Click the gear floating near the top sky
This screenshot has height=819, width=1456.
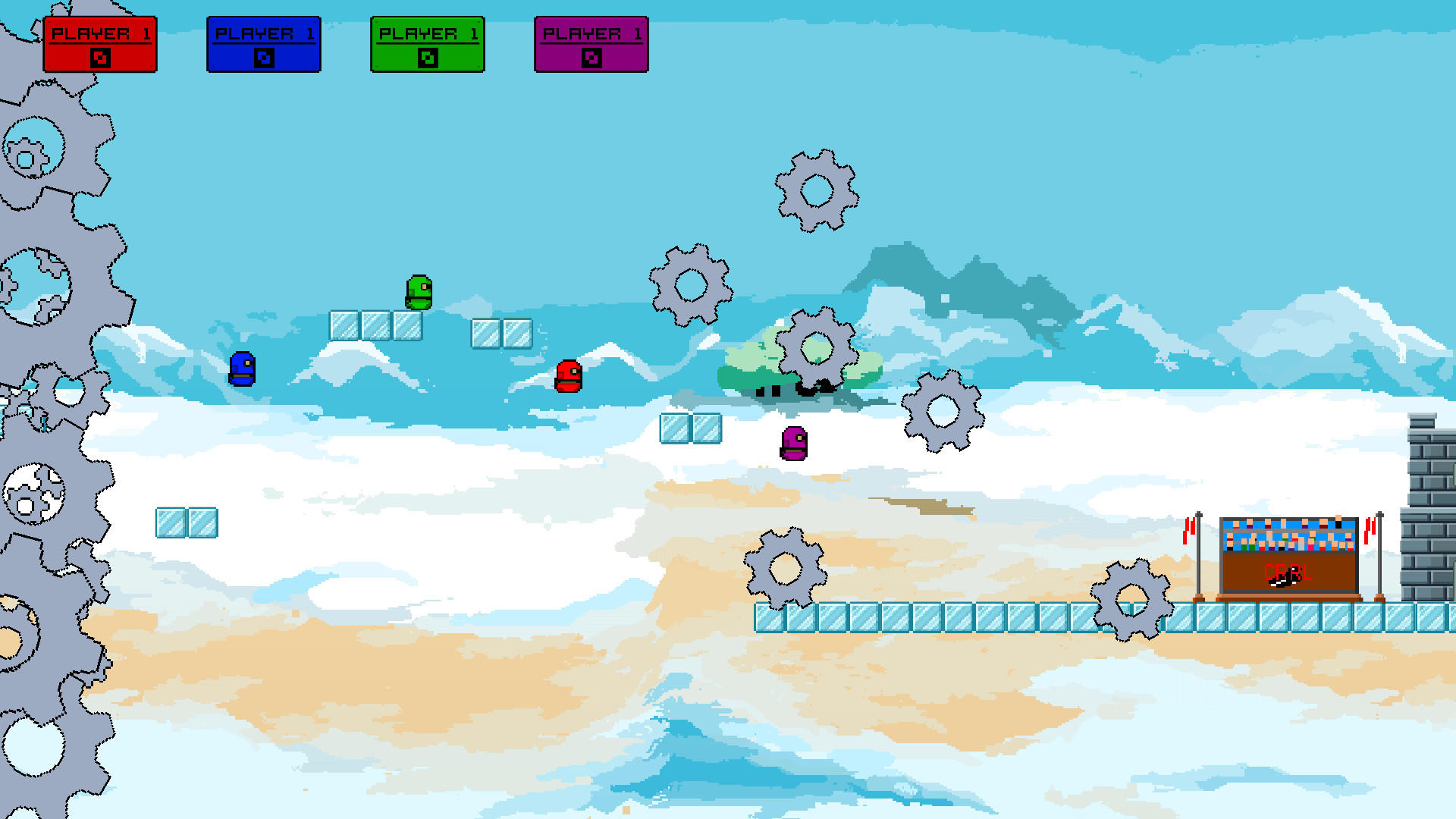(817, 190)
